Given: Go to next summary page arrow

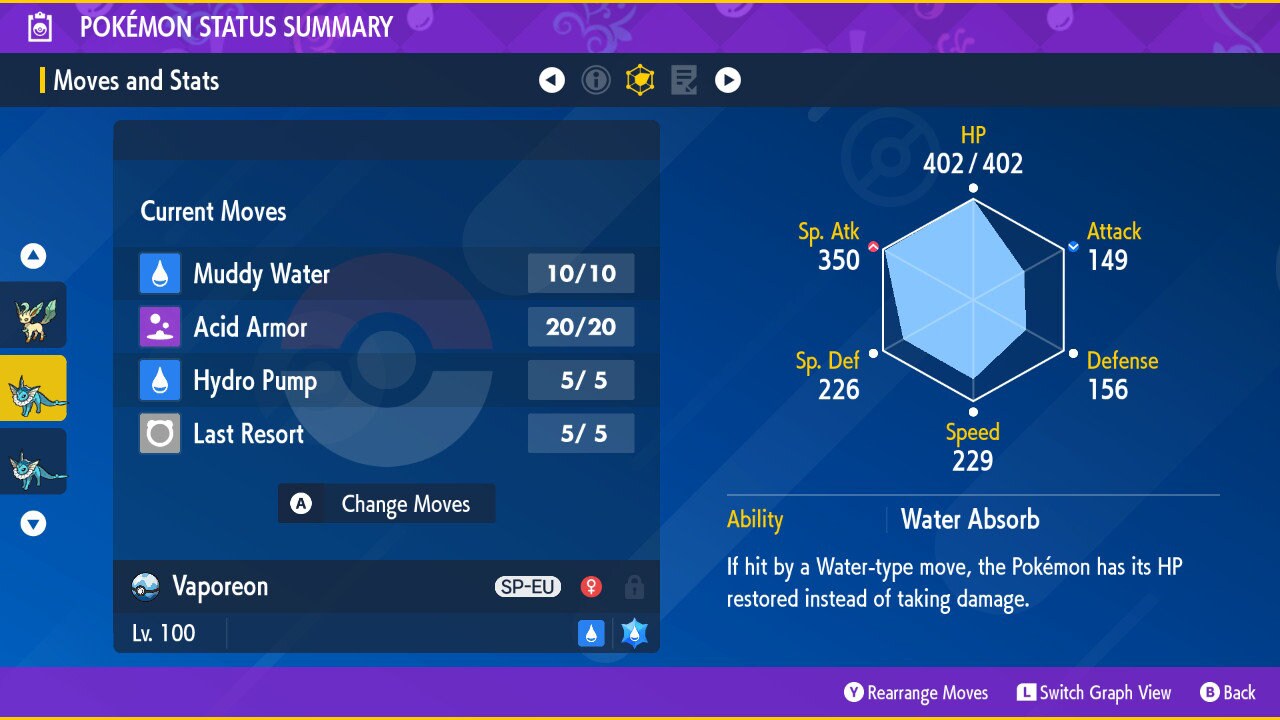Looking at the screenshot, I should point(728,80).
